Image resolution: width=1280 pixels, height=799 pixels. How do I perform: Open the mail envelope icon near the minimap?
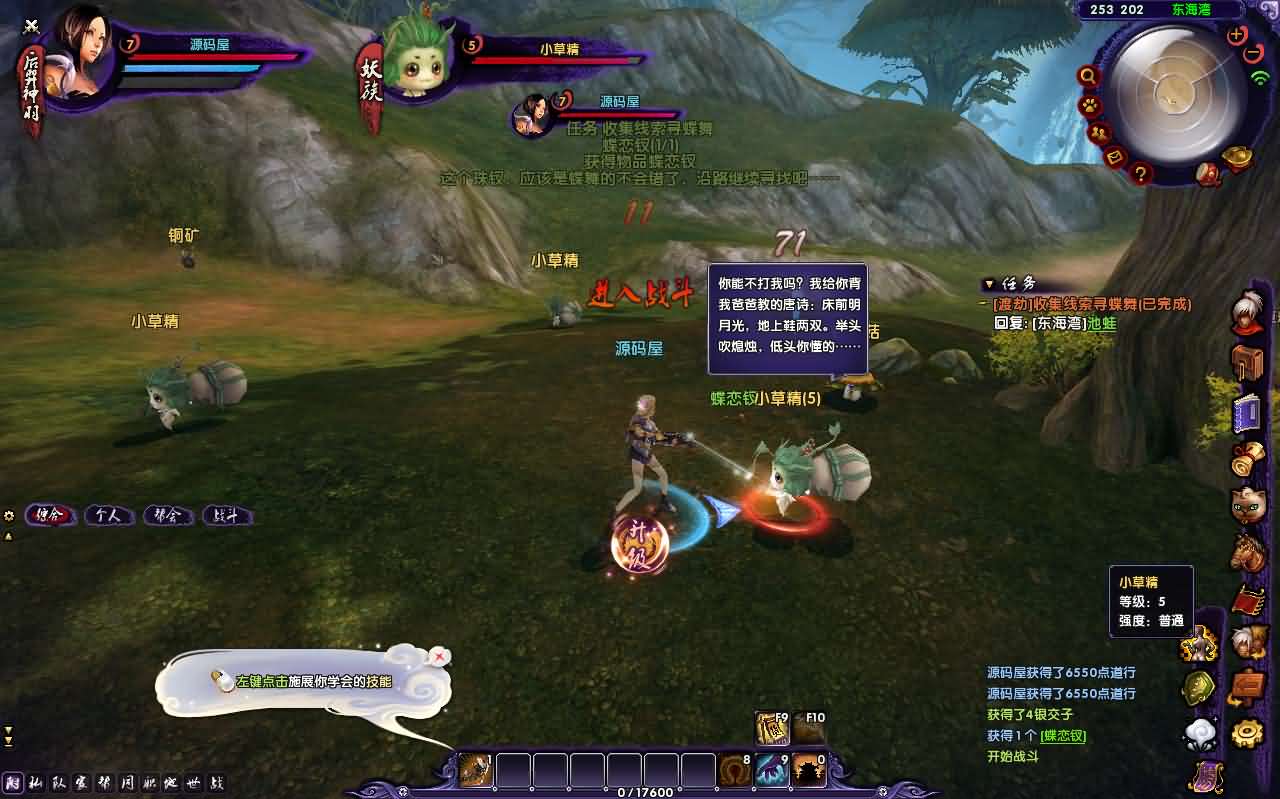coord(1114,158)
